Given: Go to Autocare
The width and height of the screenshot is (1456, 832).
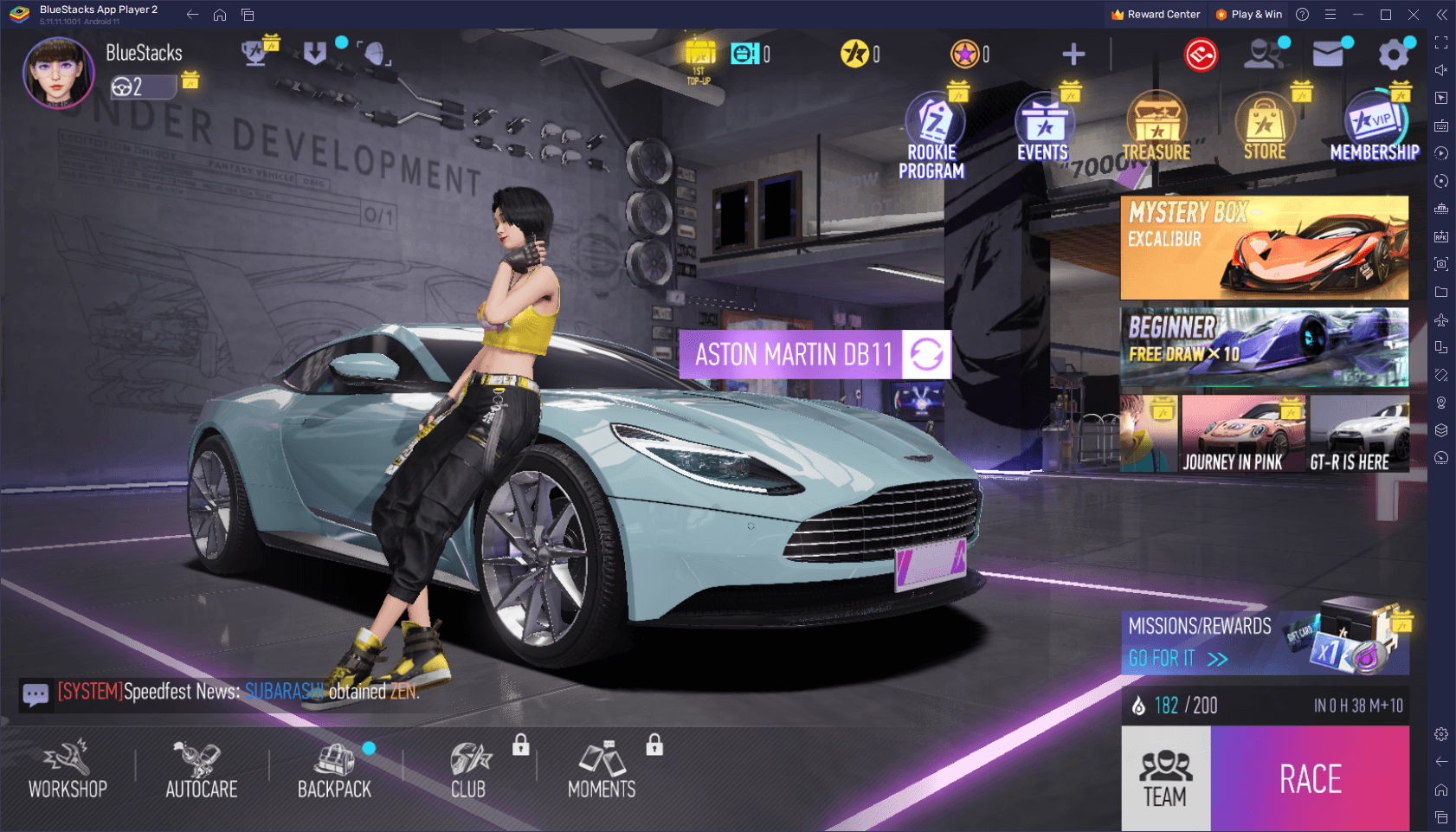Looking at the screenshot, I should tap(201, 770).
